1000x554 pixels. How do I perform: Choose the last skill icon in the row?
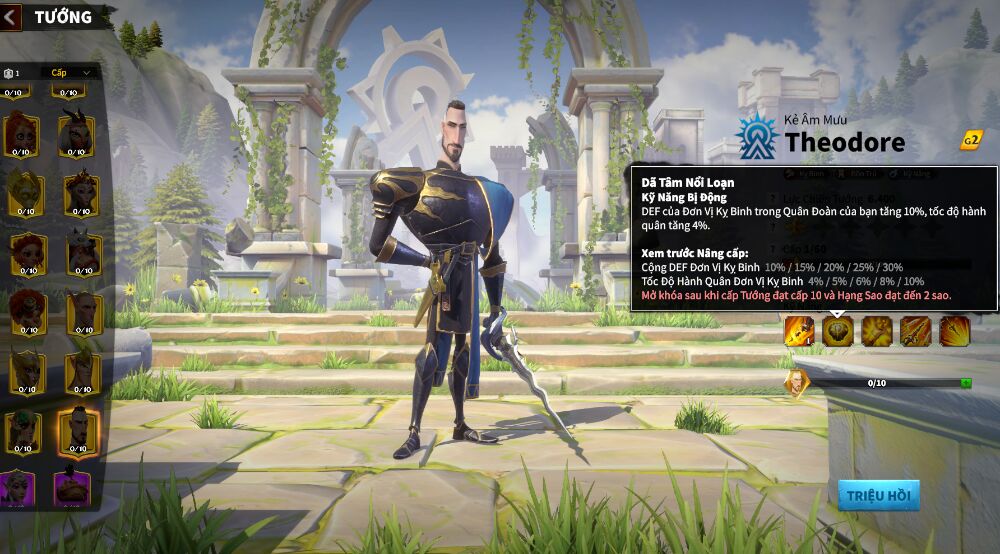pos(954,331)
